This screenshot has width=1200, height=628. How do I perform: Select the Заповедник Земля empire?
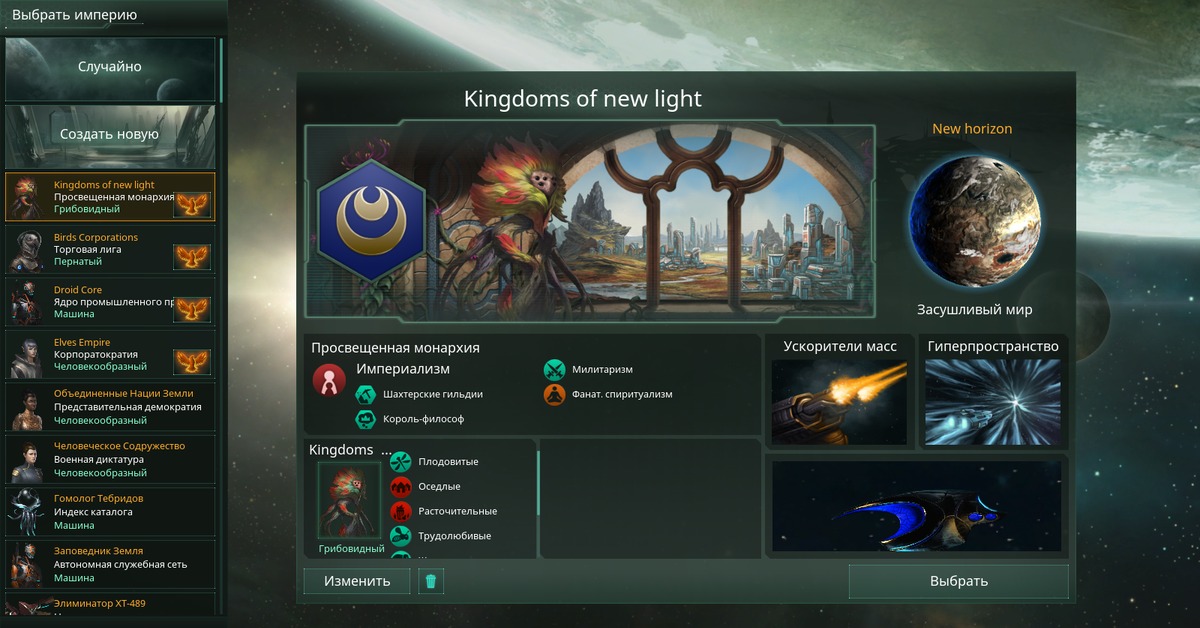tap(110, 564)
